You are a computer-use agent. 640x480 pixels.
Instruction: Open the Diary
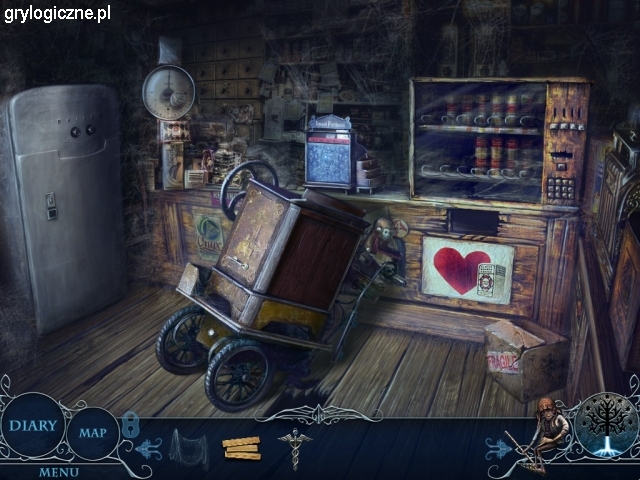(x=32, y=425)
